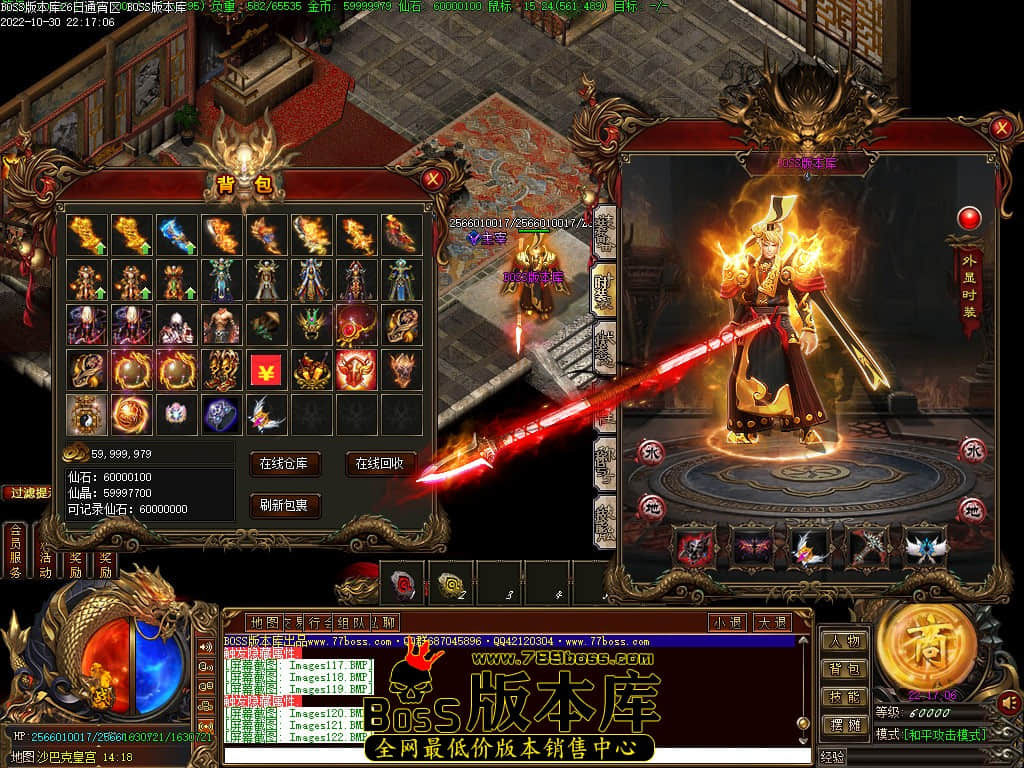Choose 小退 to return to character select
This screenshot has height=768, width=1024.
pos(728,622)
